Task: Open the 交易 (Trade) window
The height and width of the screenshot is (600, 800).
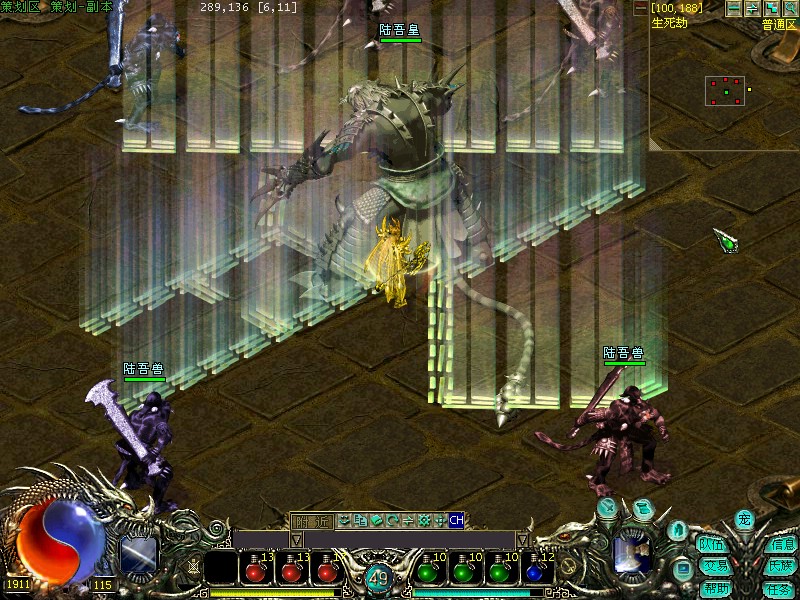Action: point(712,566)
